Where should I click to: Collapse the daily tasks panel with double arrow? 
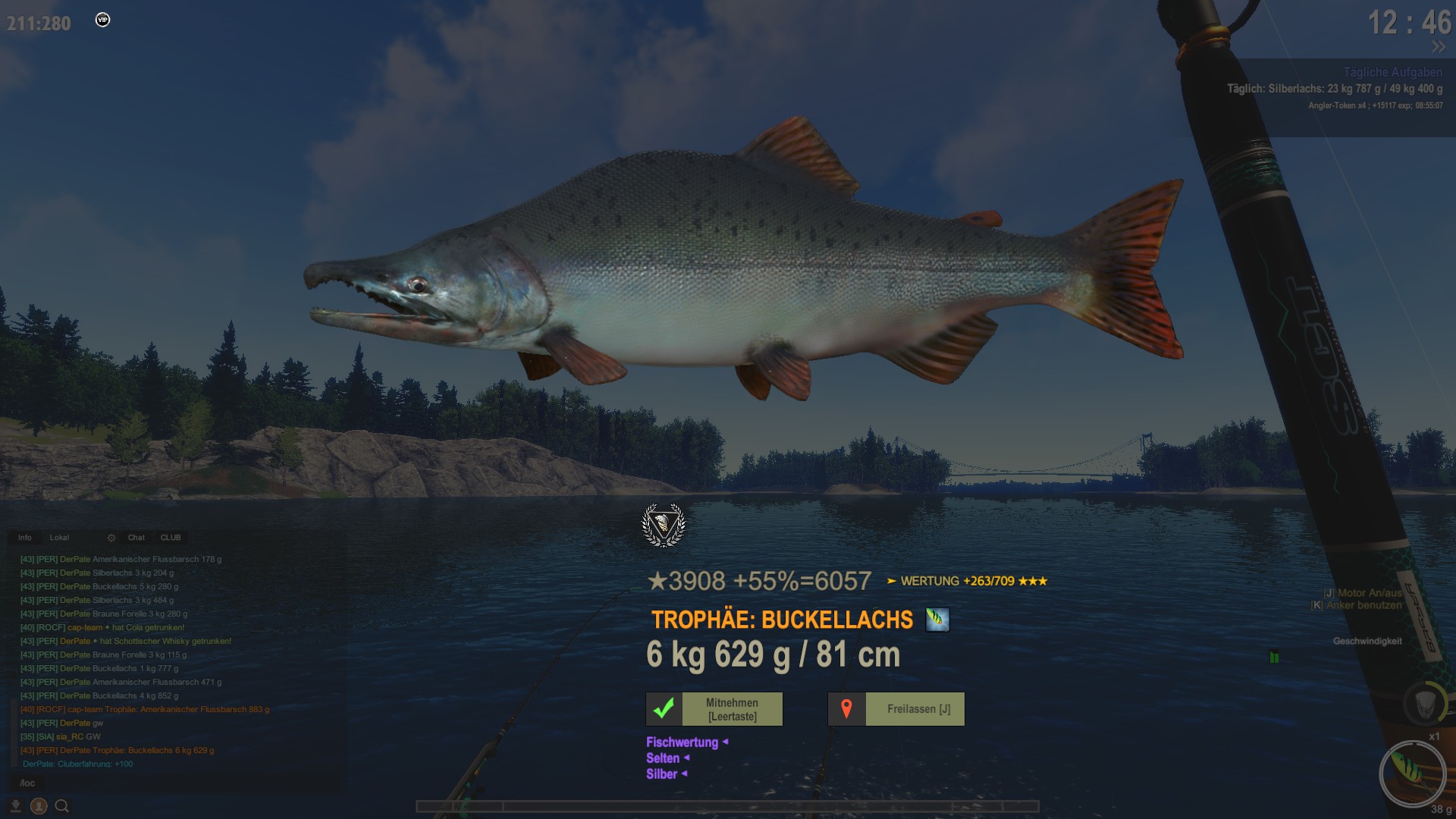click(x=1438, y=47)
